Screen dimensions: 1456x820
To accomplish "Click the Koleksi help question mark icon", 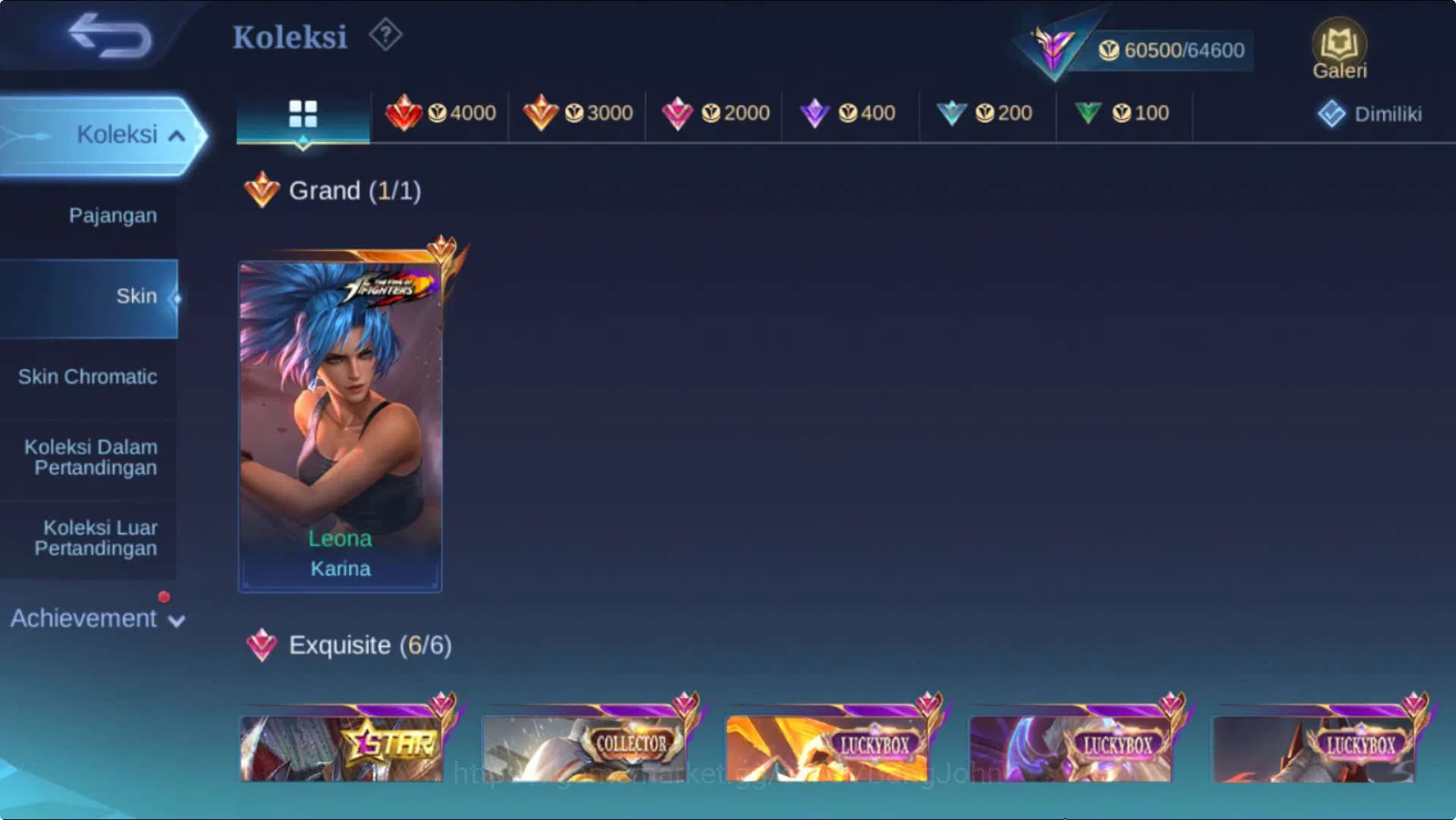I will [385, 35].
